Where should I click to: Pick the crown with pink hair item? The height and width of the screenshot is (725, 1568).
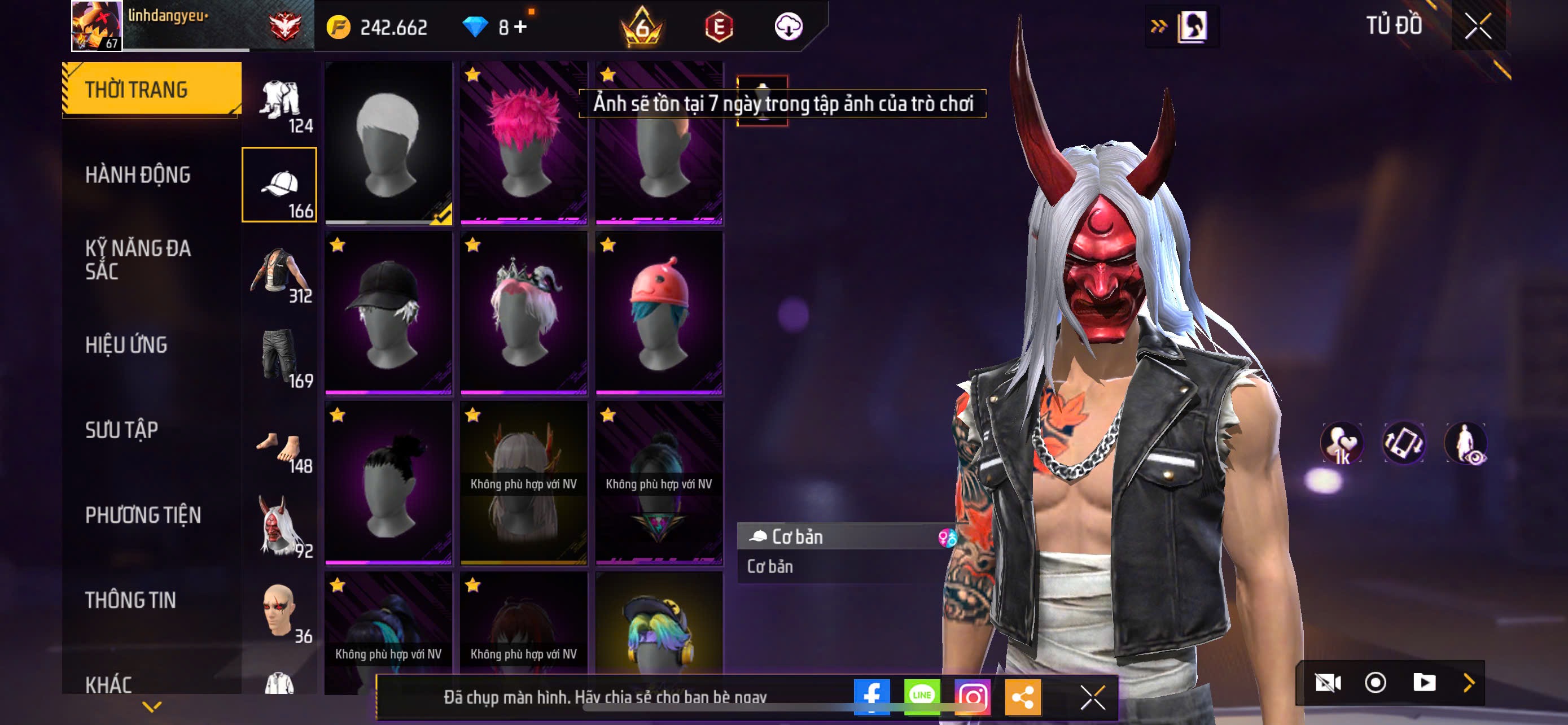[523, 313]
